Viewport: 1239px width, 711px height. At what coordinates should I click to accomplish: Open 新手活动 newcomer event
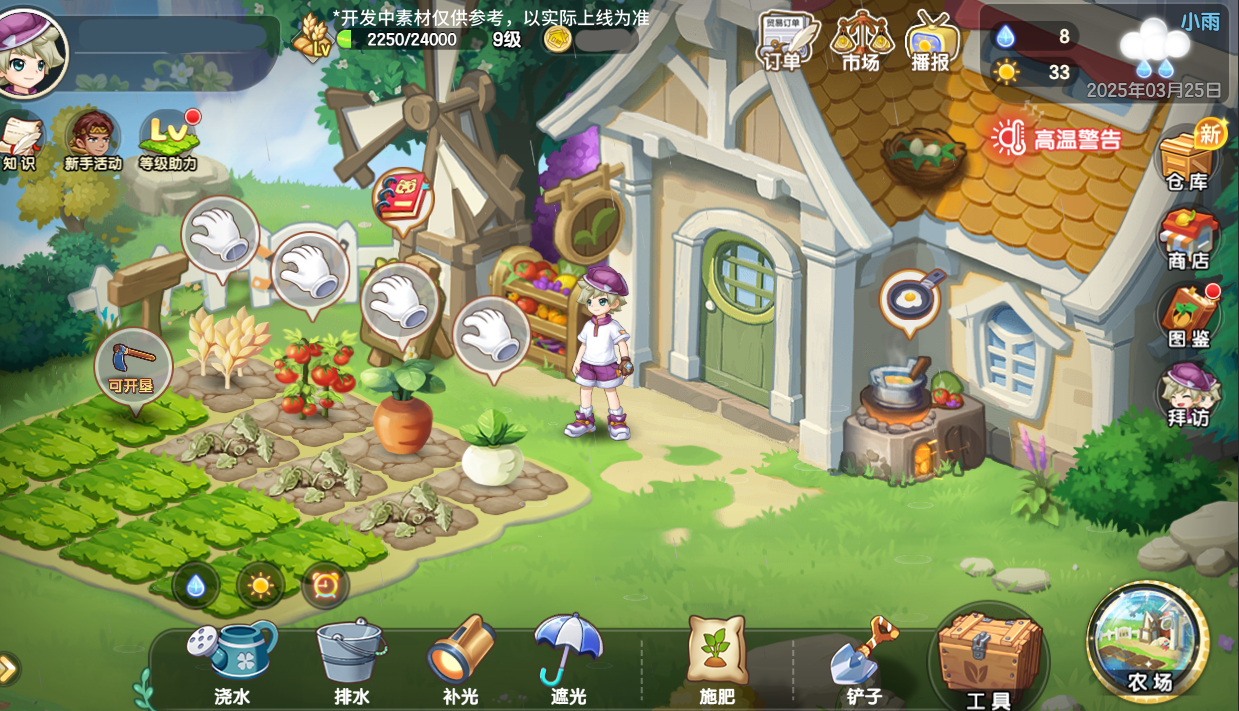[93, 140]
